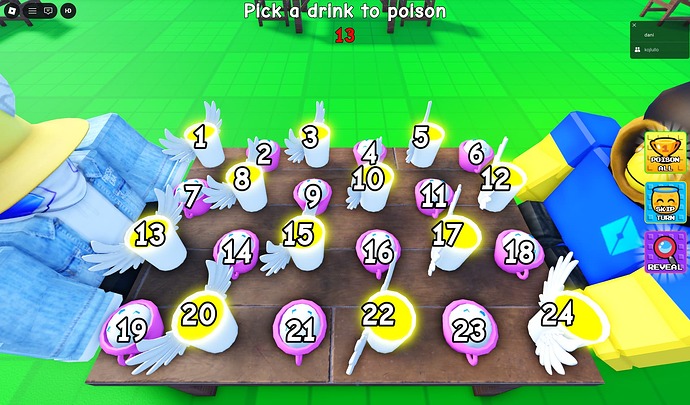This screenshot has height=405, width=690.
Task: Pick drink number 18
Action: click(x=519, y=251)
